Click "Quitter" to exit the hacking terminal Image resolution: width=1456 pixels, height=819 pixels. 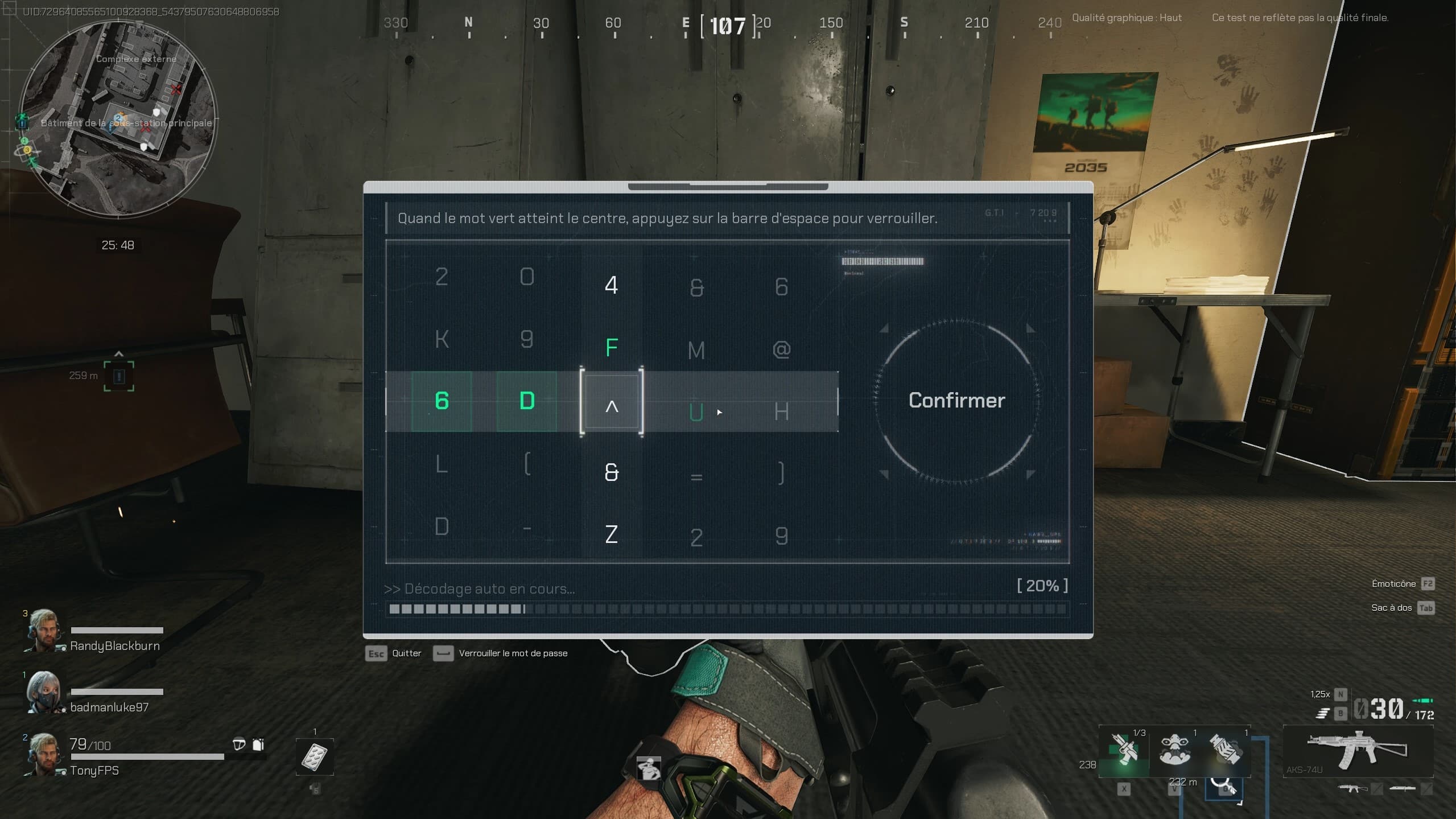point(406,653)
